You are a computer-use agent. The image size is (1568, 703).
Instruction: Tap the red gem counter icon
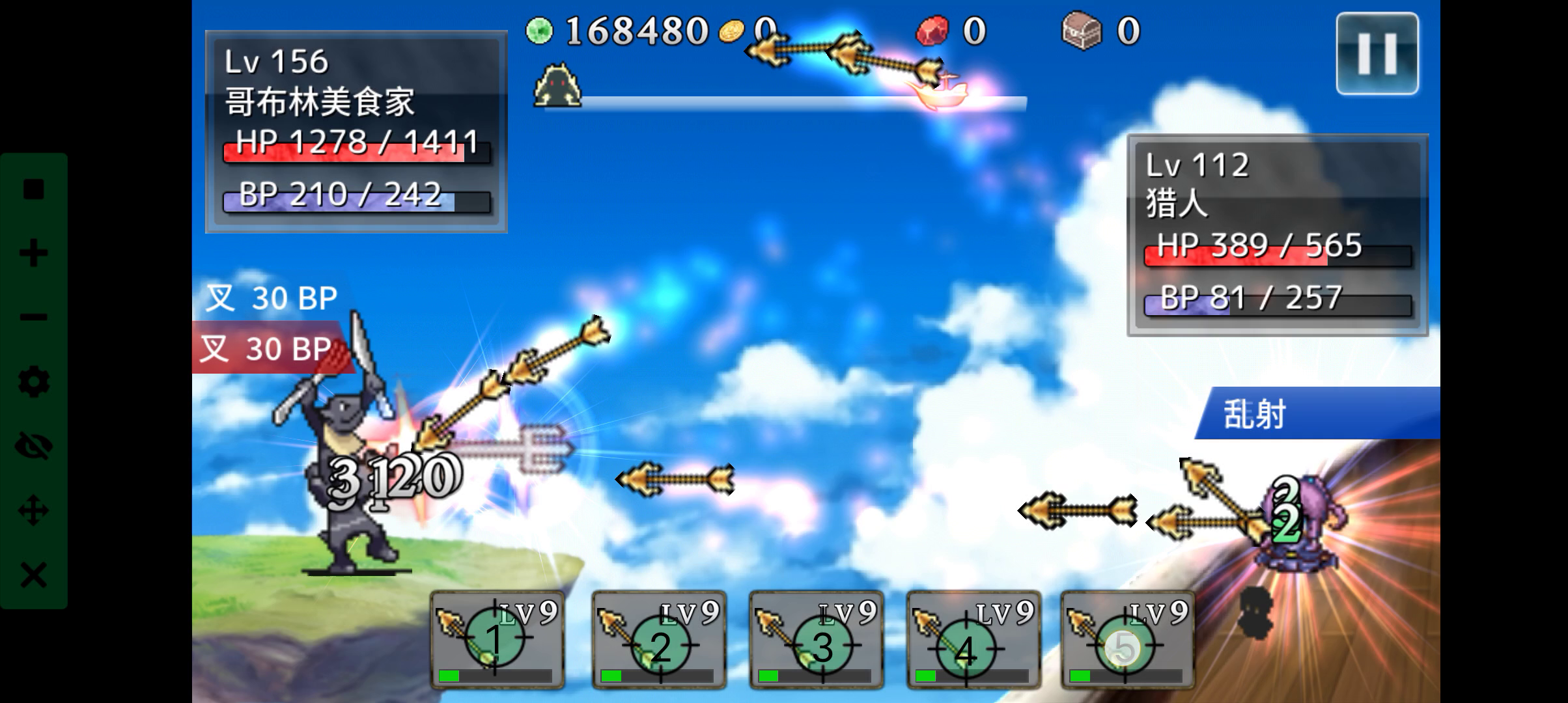tap(934, 31)
